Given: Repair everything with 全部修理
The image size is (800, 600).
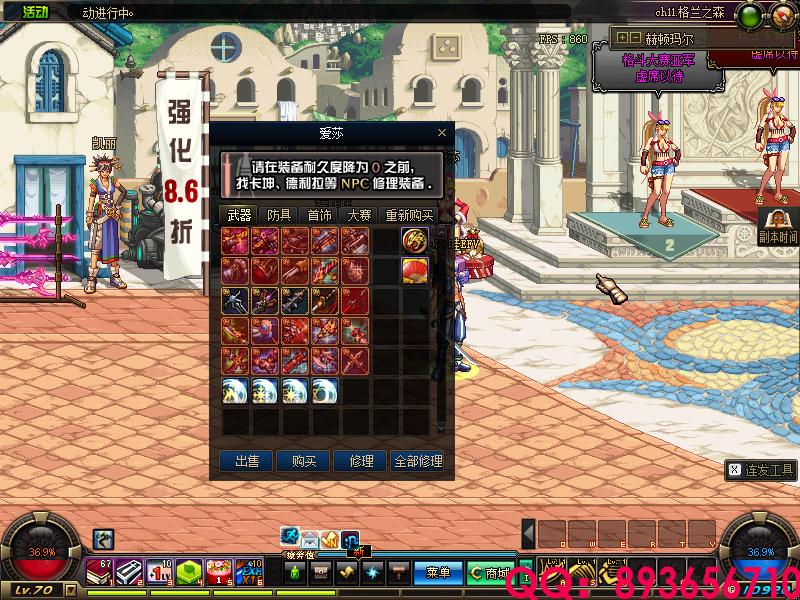Looking at the screenshot, I should click(x=418, y=461).
